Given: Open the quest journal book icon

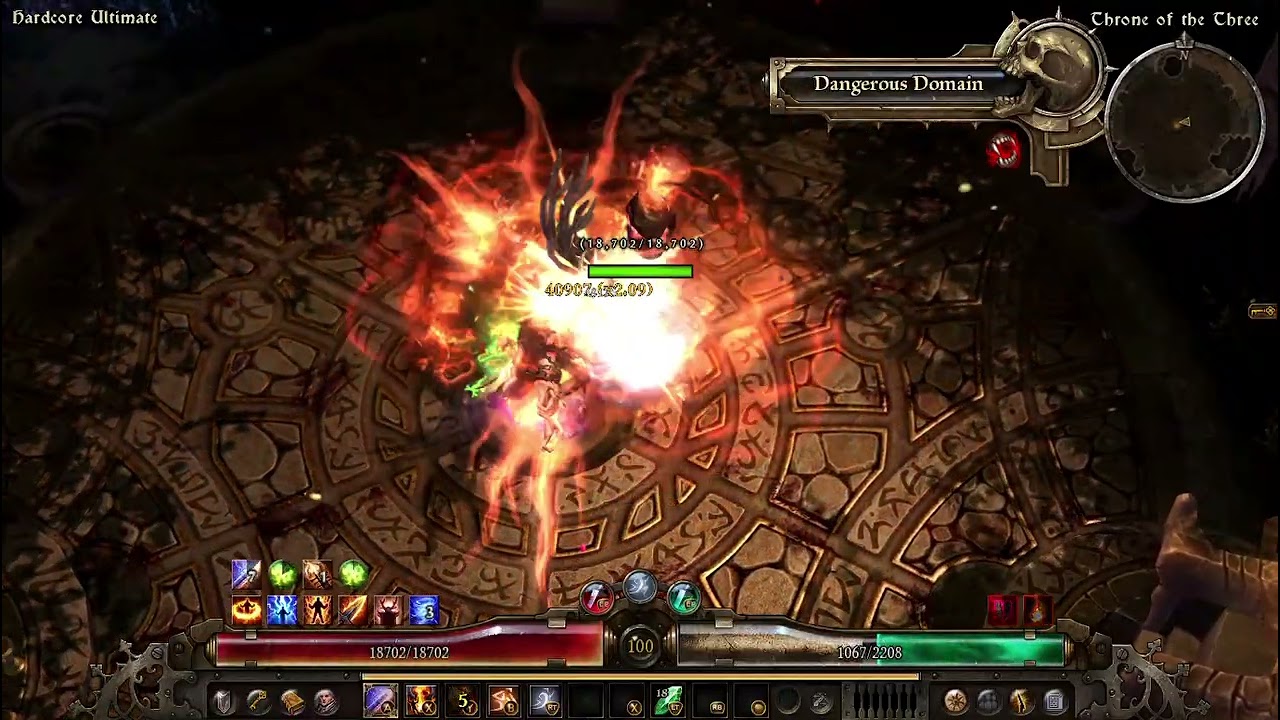Looking at the screenshot, I should [x=292, y=701].
